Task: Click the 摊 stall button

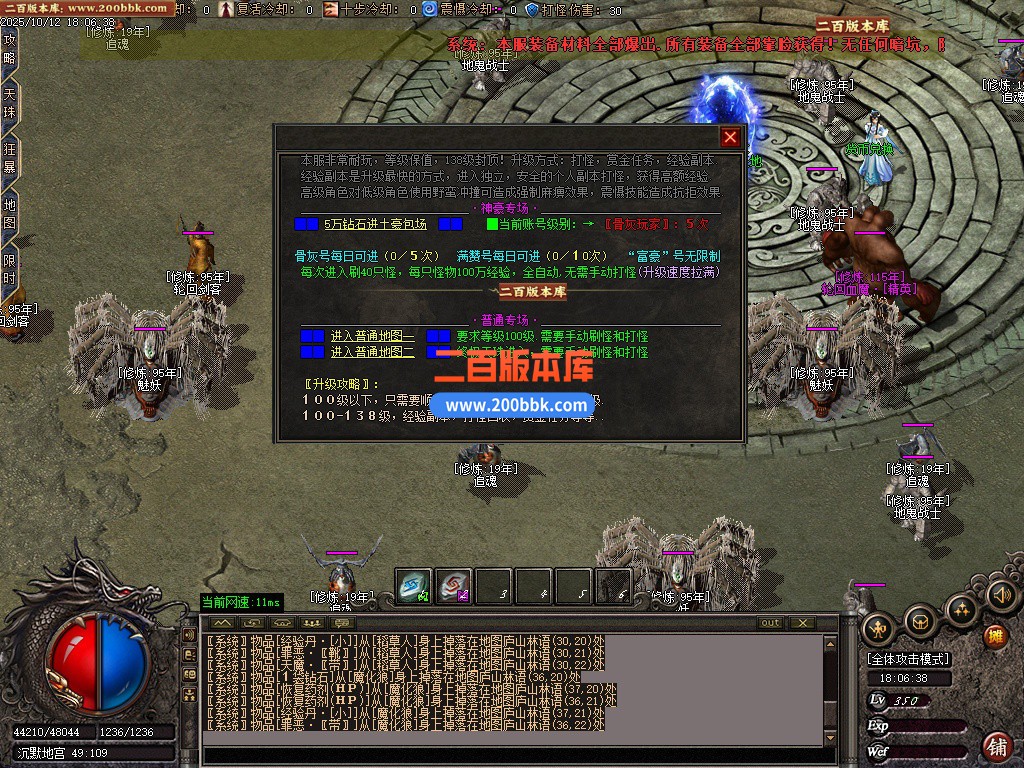Action: 995,635
